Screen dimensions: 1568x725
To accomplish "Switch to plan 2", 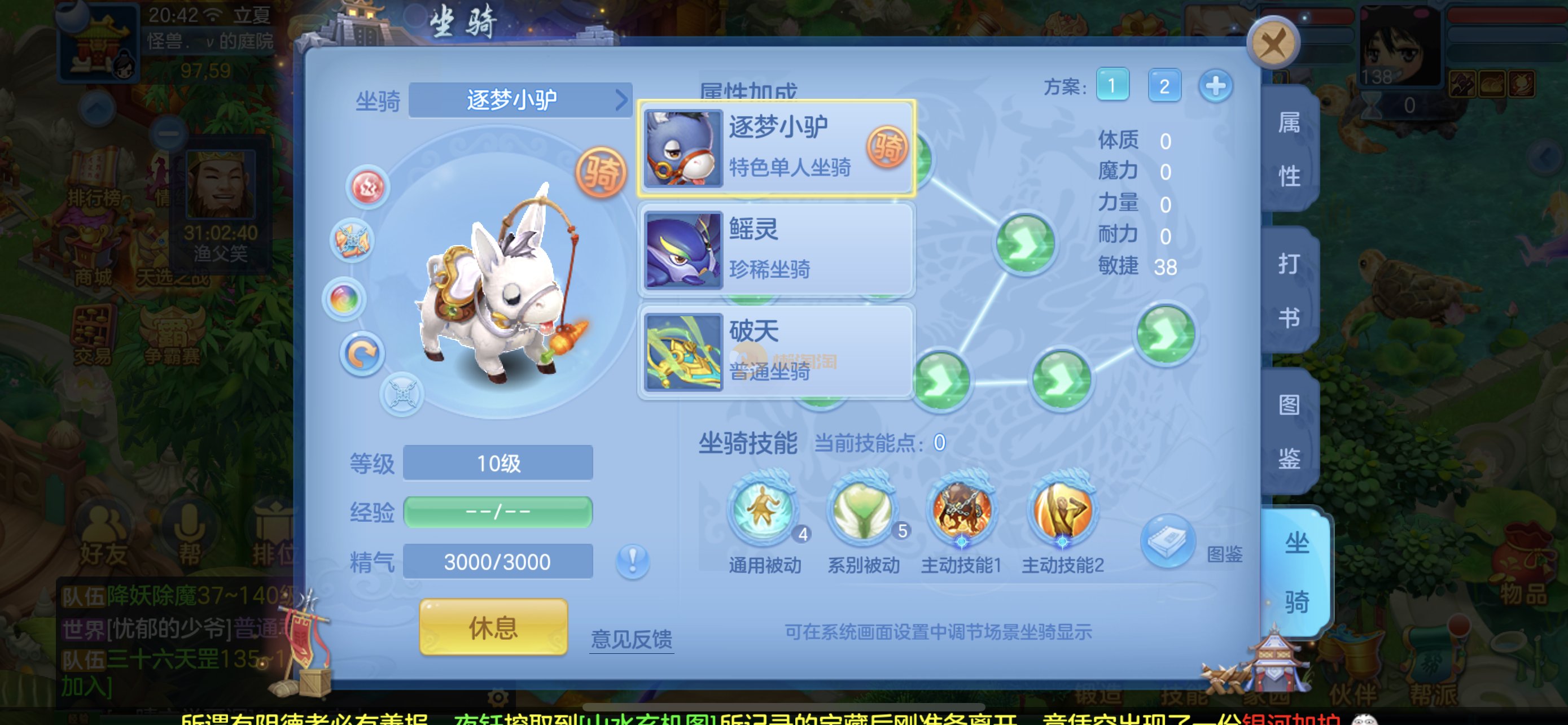I will (1164, 86).
